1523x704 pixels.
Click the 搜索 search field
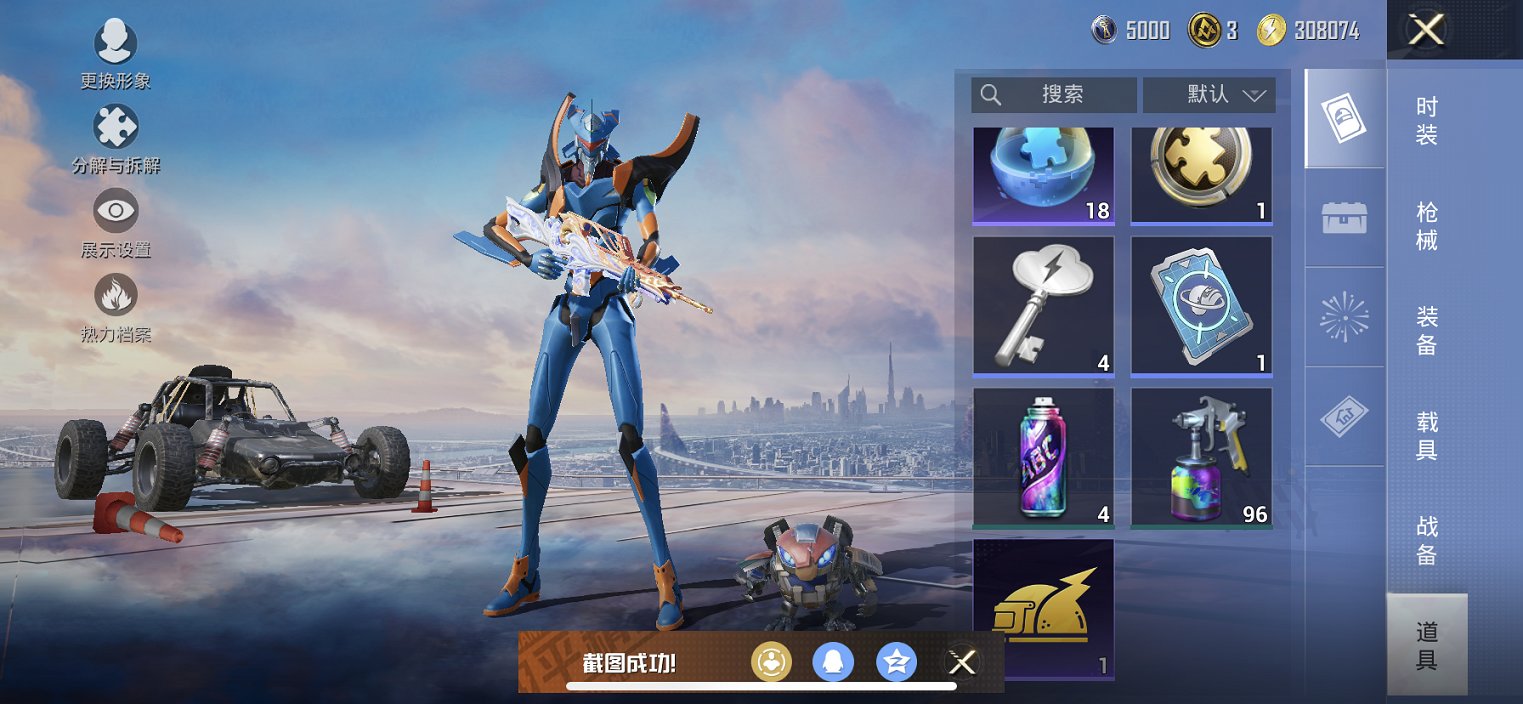1053,95
